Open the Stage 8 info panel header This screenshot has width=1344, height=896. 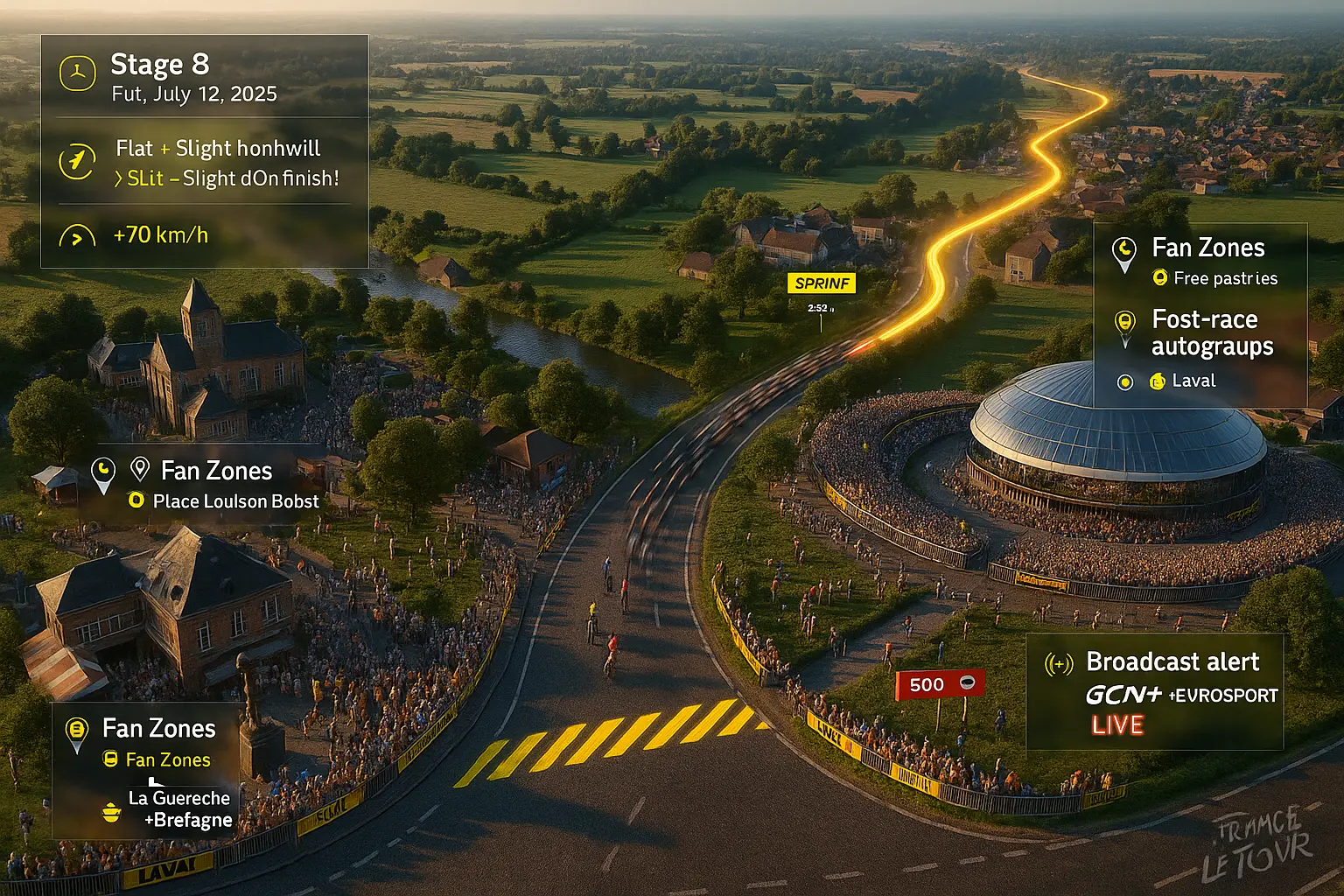click(160, 65)
